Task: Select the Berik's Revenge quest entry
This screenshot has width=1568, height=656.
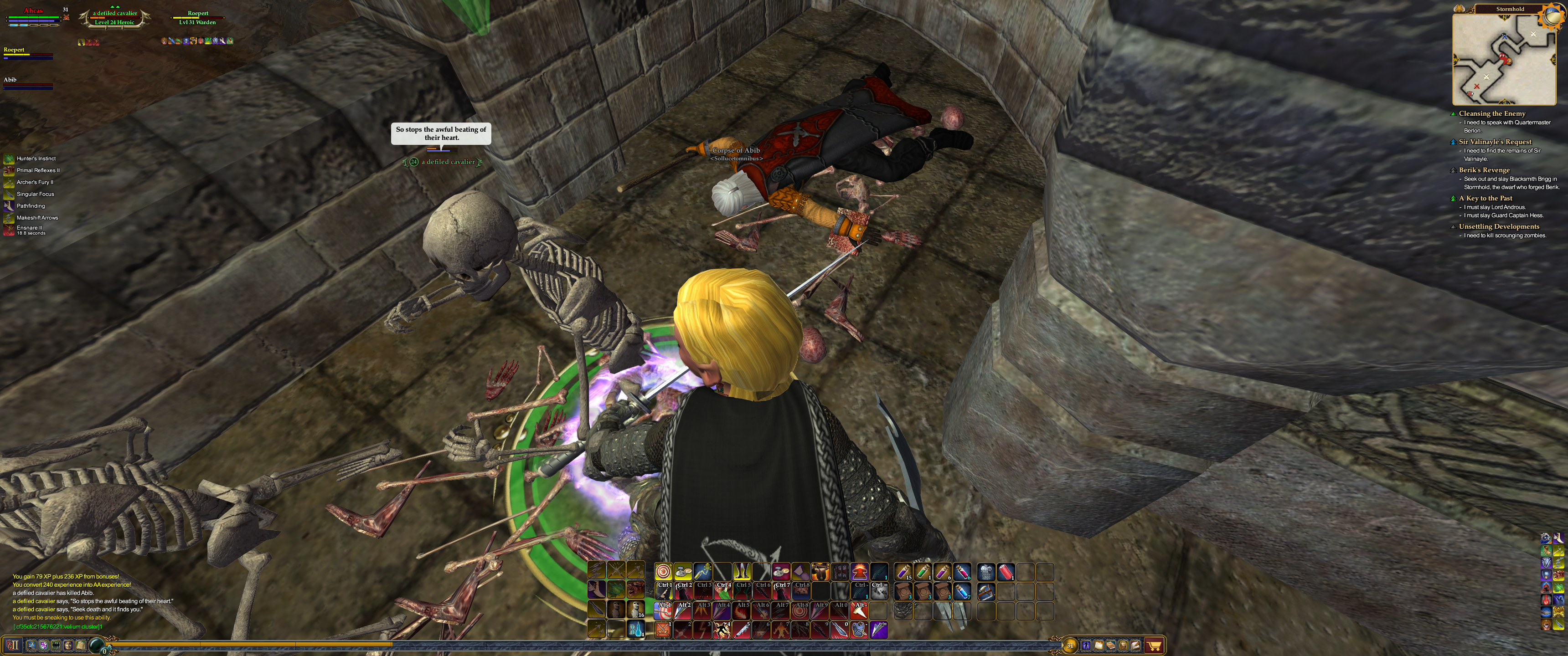Action: (x=1484, y=170)
